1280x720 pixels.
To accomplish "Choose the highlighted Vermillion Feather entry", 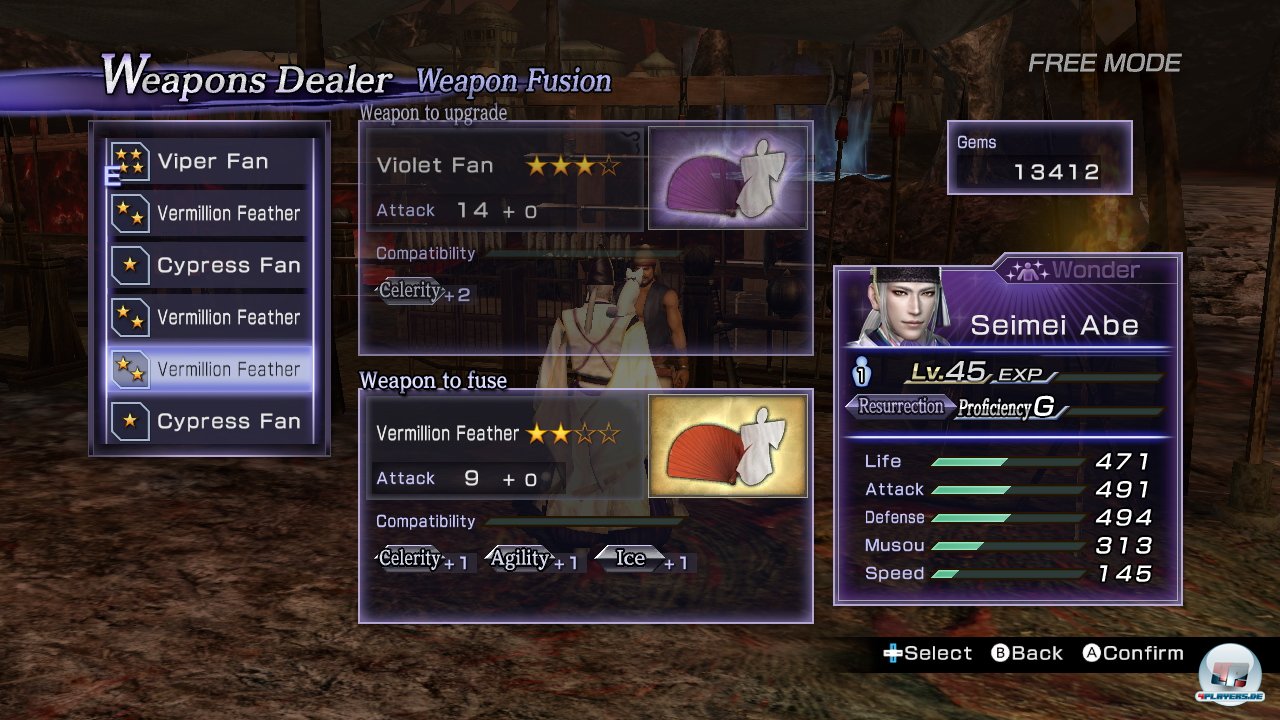I will (x=210, y=369).
